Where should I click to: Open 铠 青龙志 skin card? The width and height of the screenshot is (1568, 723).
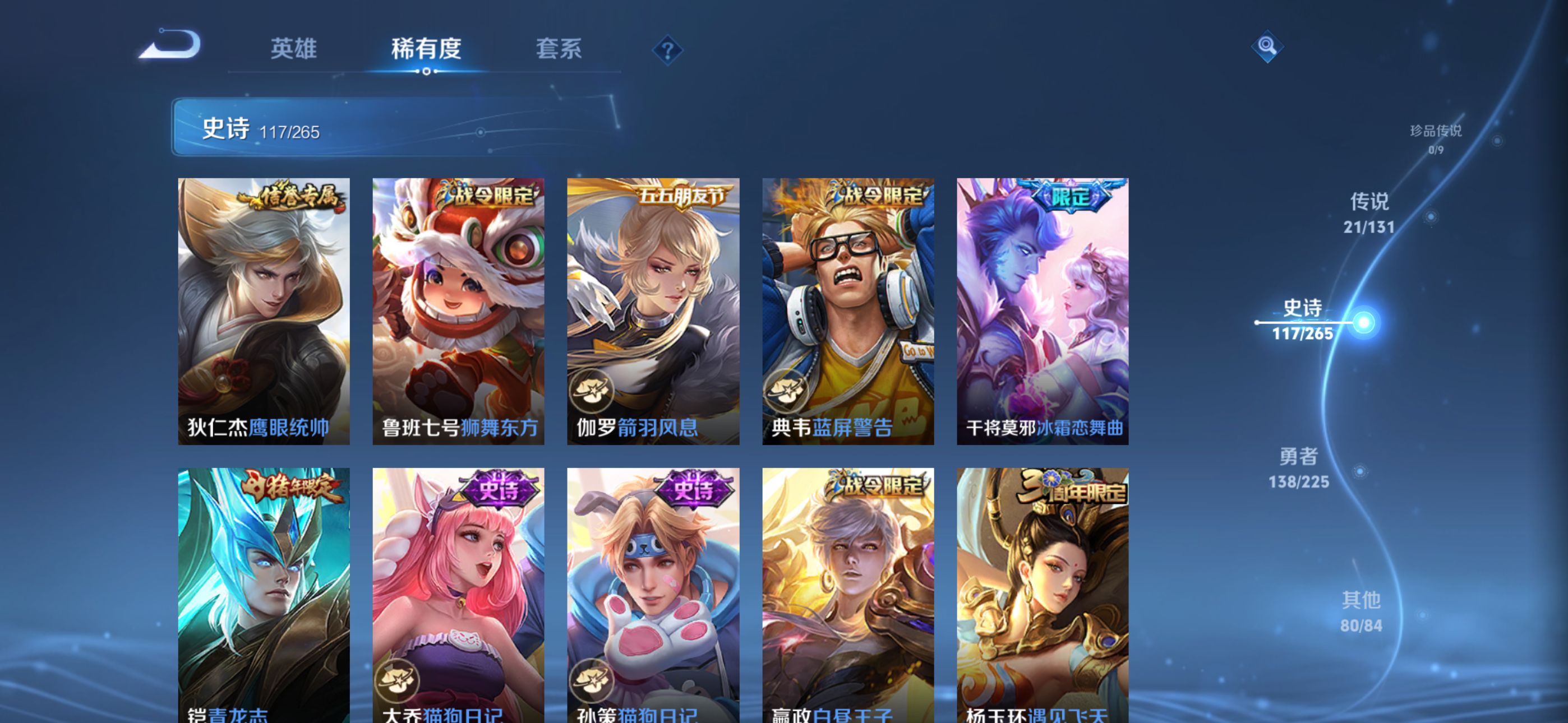[264, 595]
